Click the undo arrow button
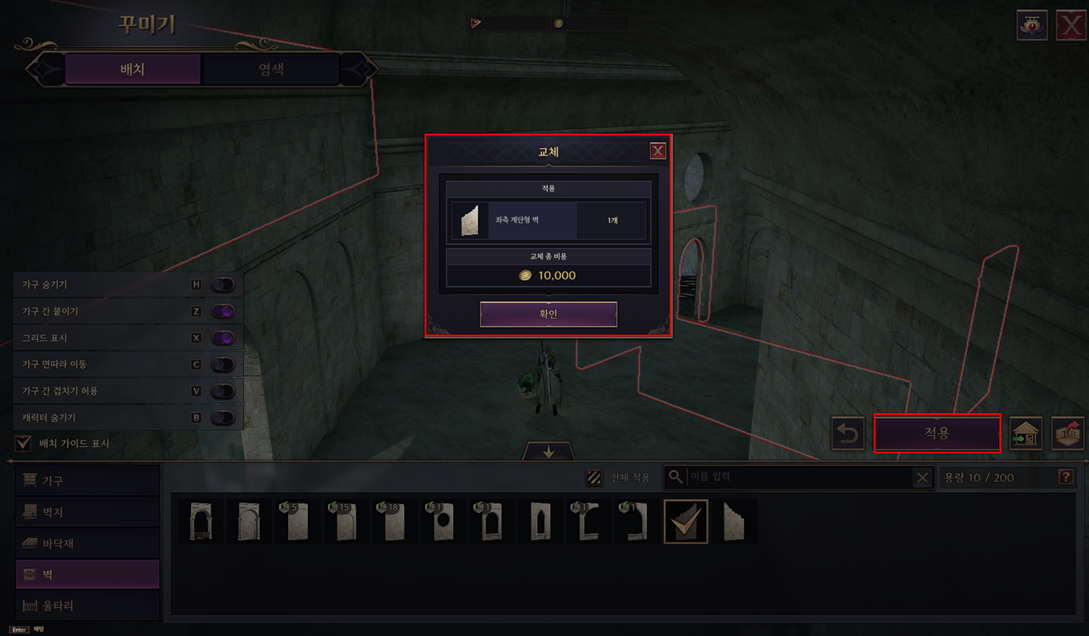This screenshot has width=1089, height=636. pyautogui.click(x=848, y=434)
